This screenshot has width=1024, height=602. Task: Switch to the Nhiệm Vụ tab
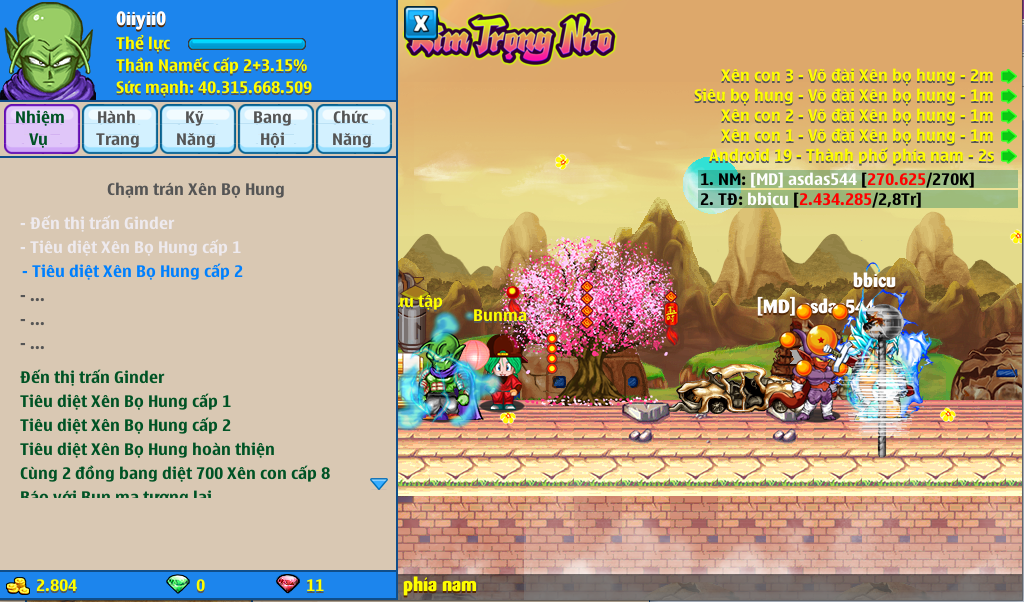[41, 129]
